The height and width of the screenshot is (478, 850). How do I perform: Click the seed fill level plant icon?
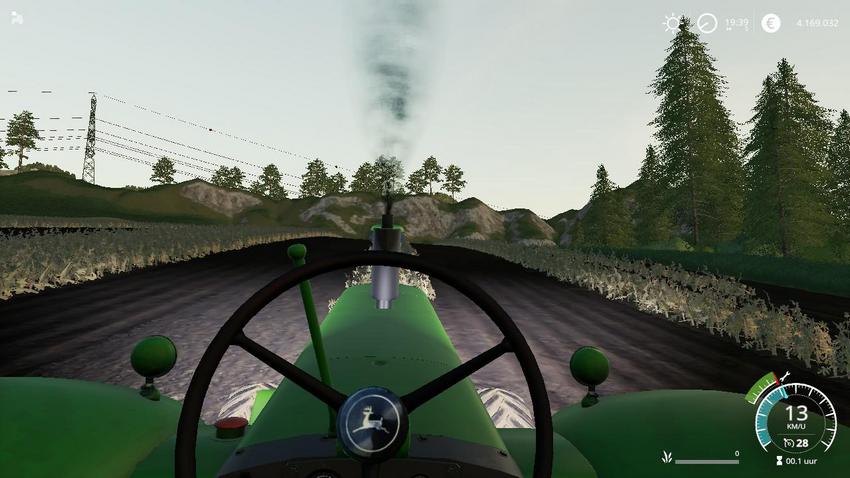click(x=666, y=458)
